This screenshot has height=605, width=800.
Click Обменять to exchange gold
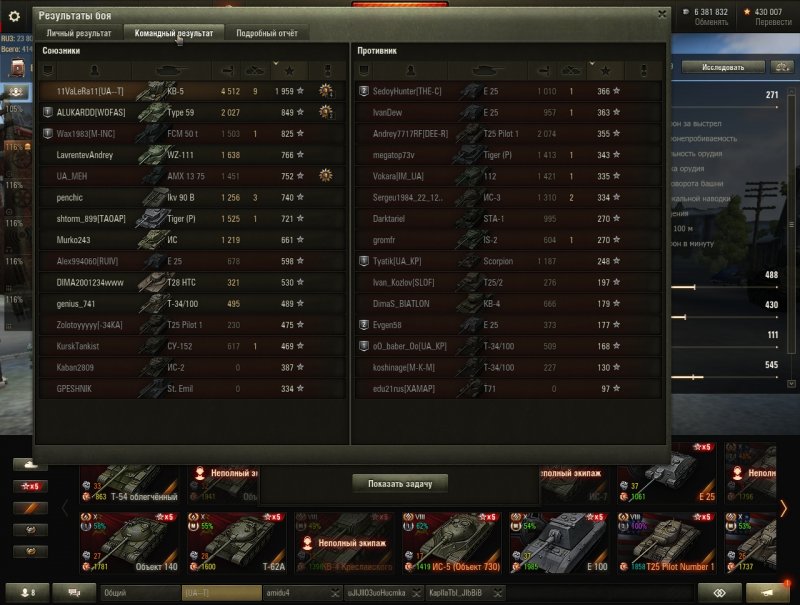(711, 21)
